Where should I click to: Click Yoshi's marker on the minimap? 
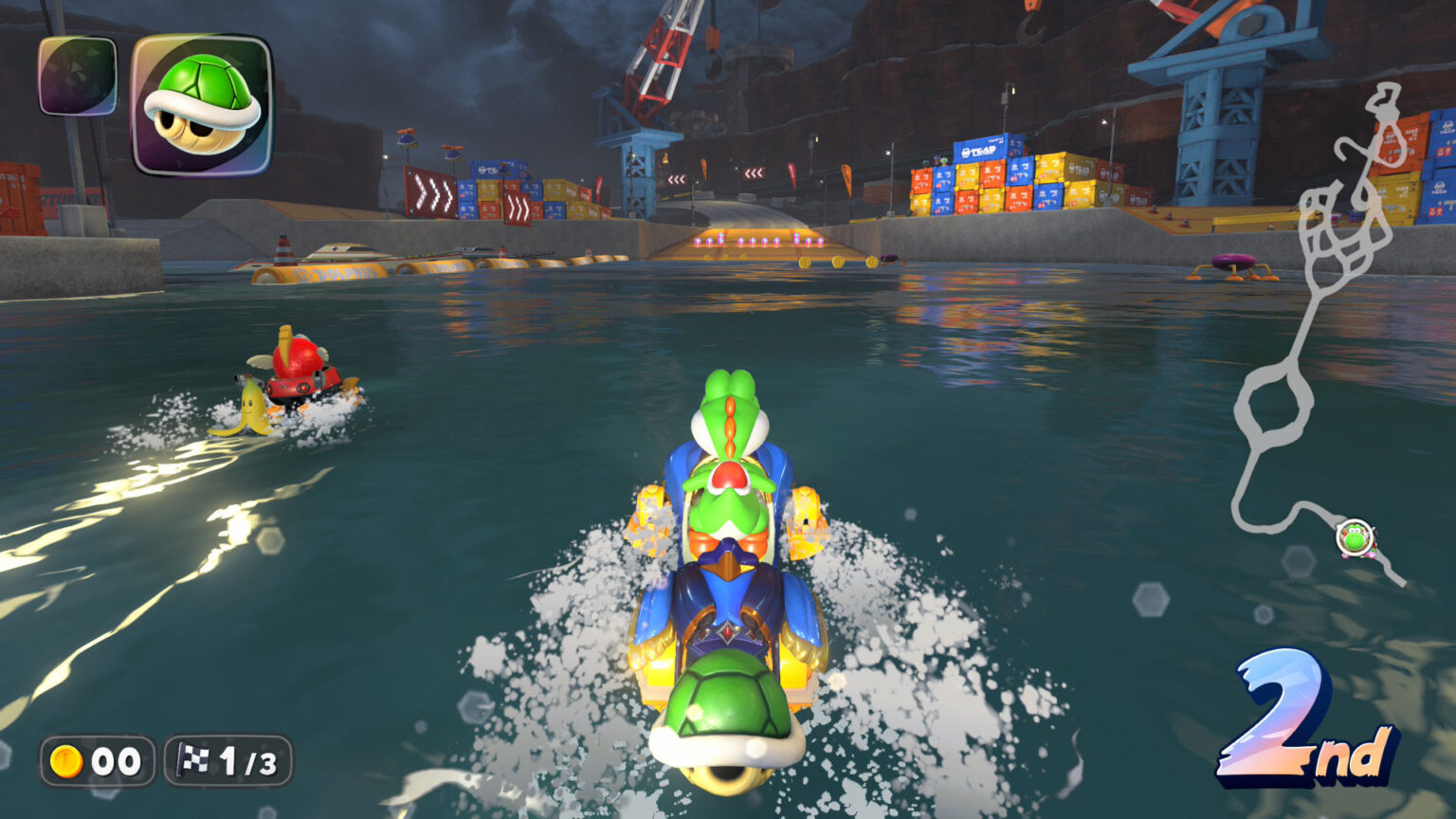click(x=1356, y=537)
